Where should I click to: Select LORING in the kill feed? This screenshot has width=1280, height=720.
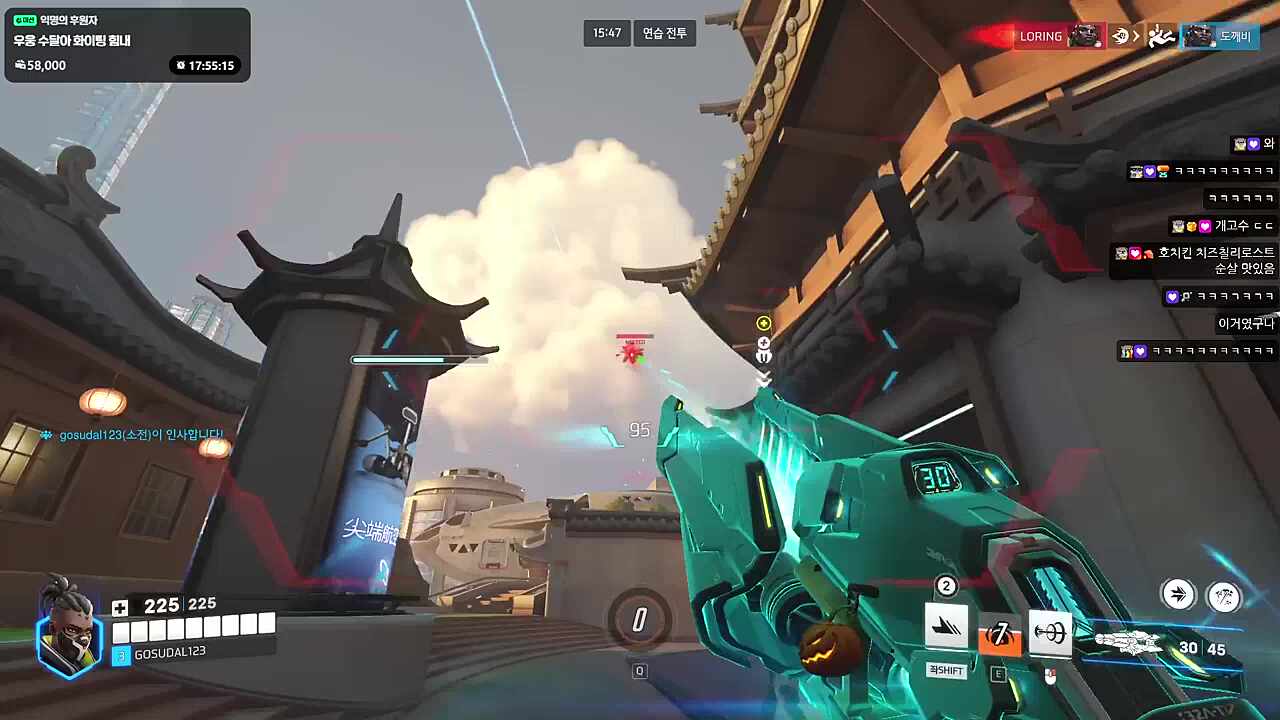pyautogui.click(x=1041, y=36)
